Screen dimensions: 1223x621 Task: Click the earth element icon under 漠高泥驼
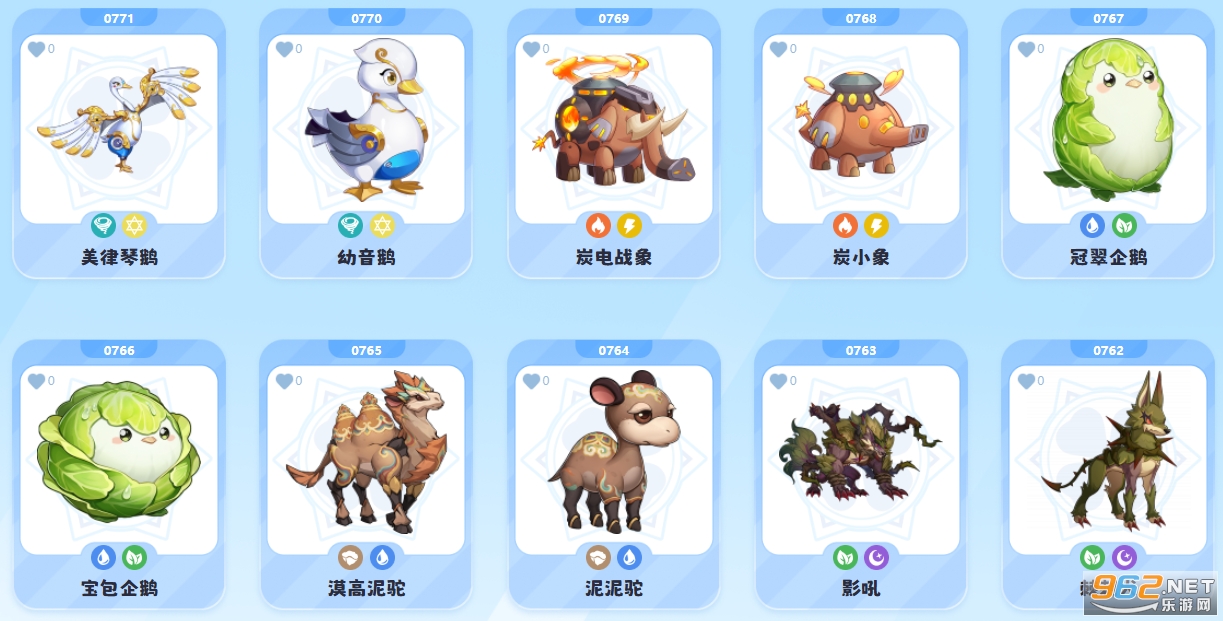point(351,557)
